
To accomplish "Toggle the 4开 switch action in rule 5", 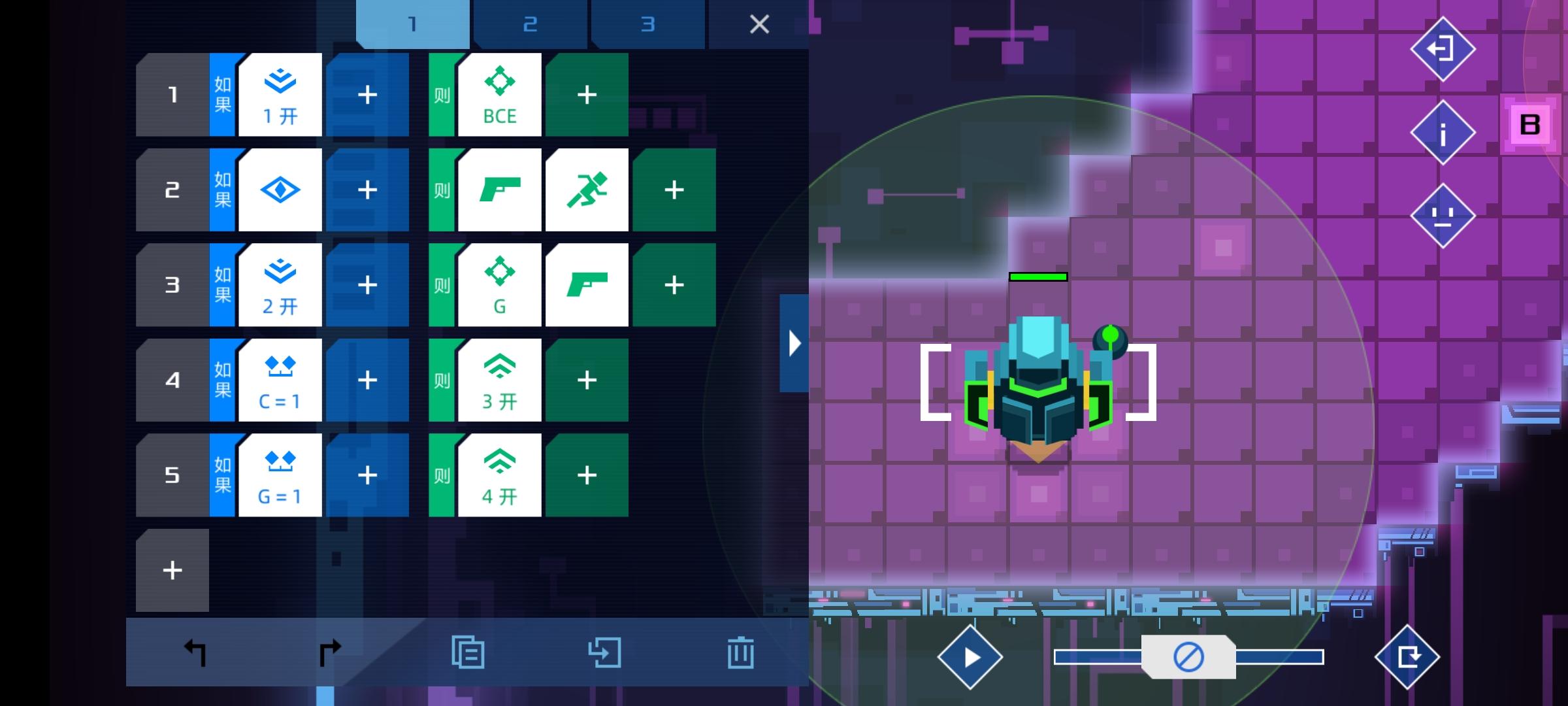I will tap(499, 474).
